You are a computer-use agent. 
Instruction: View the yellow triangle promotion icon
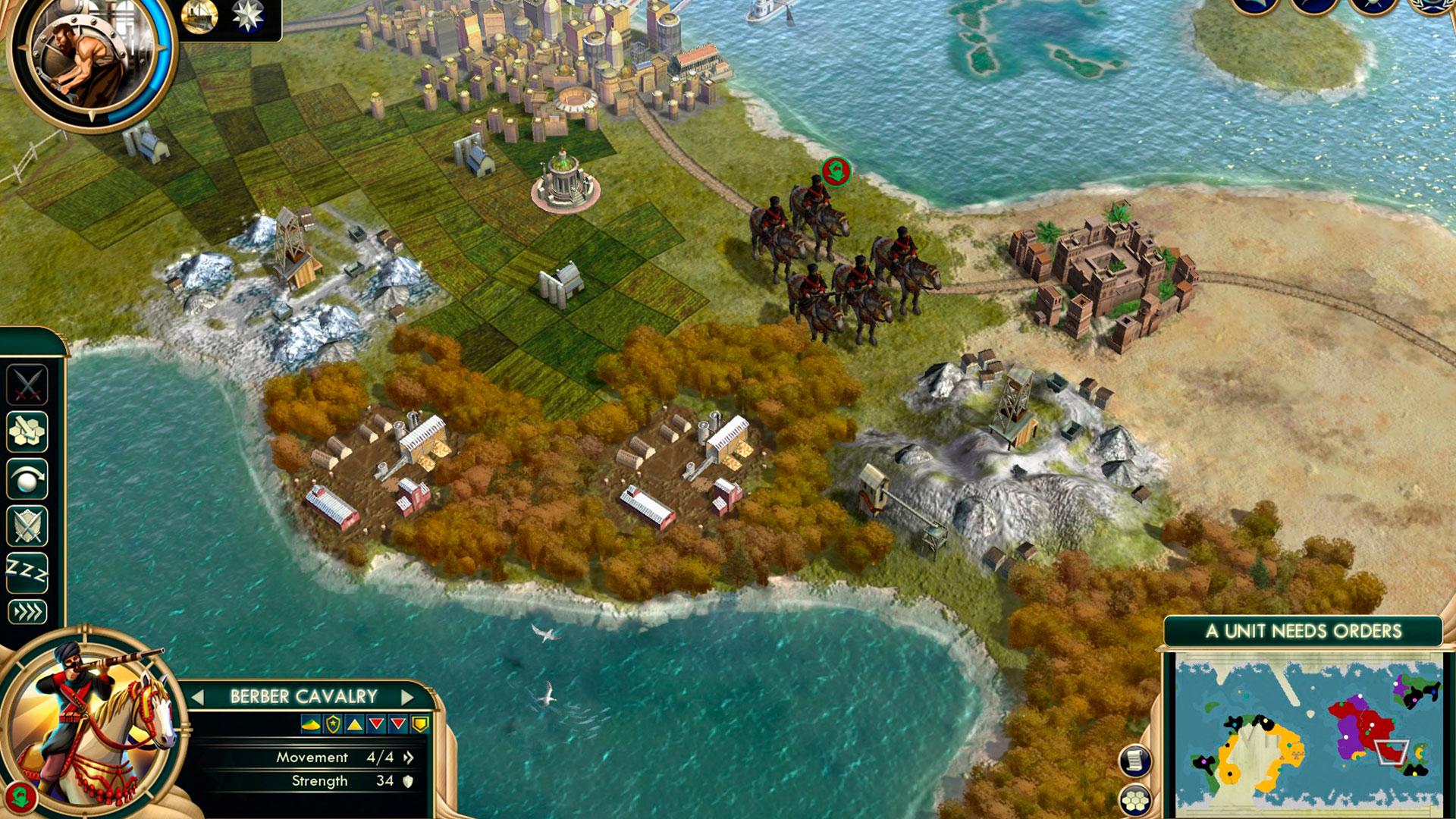pos(354,725)
